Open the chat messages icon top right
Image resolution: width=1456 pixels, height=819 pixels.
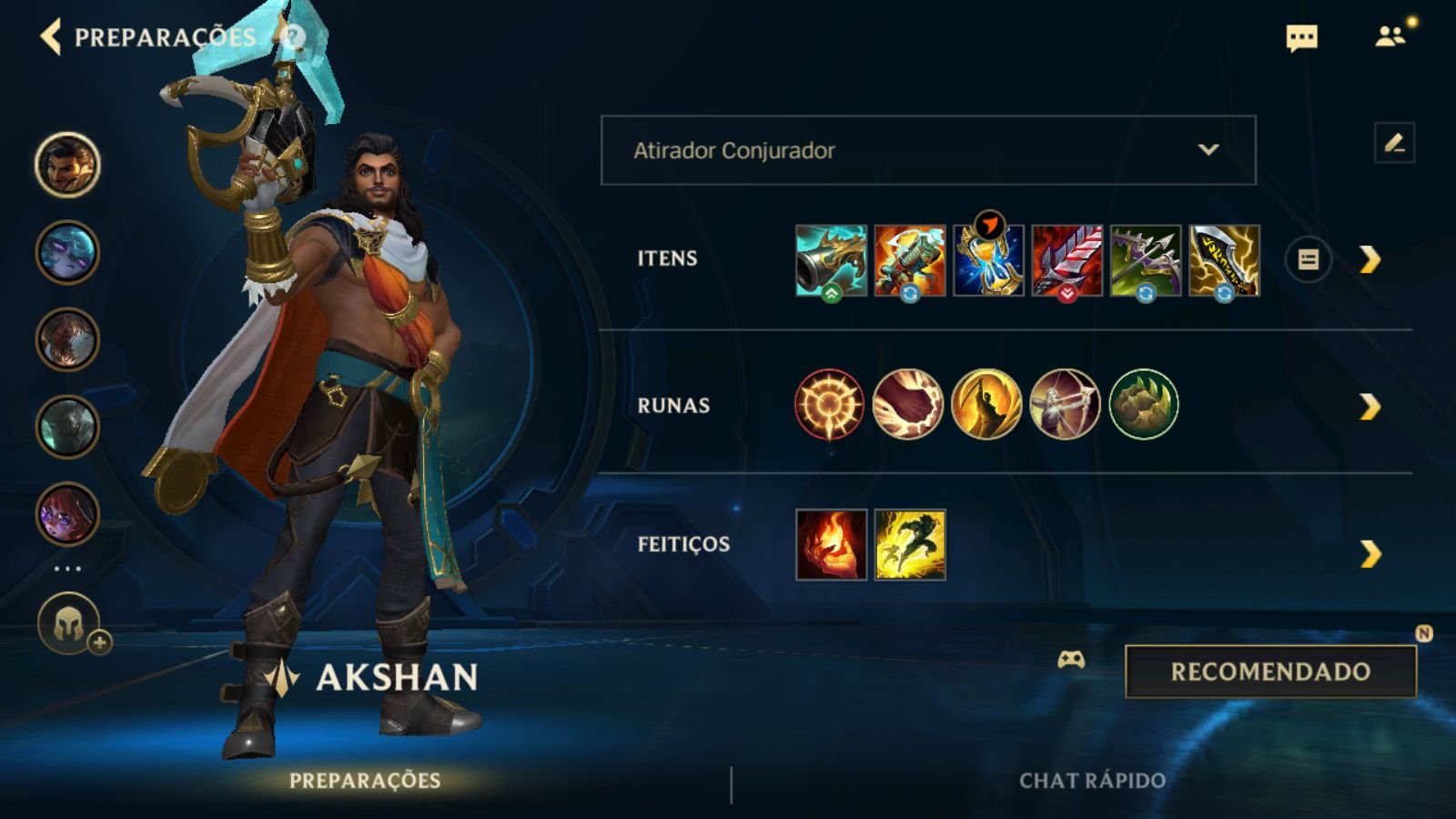point(1300,38)
